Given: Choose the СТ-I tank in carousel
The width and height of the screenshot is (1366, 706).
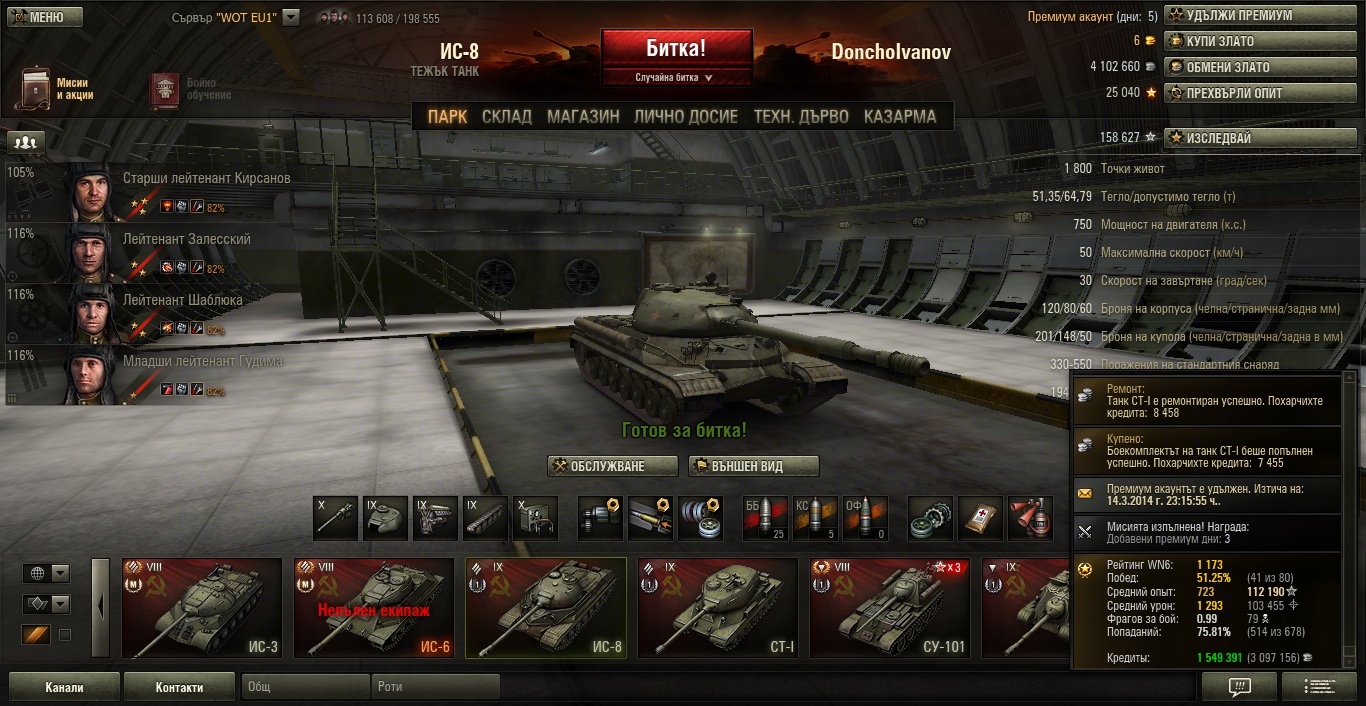Looking at the screenshot, I should [x=717, y=608].
